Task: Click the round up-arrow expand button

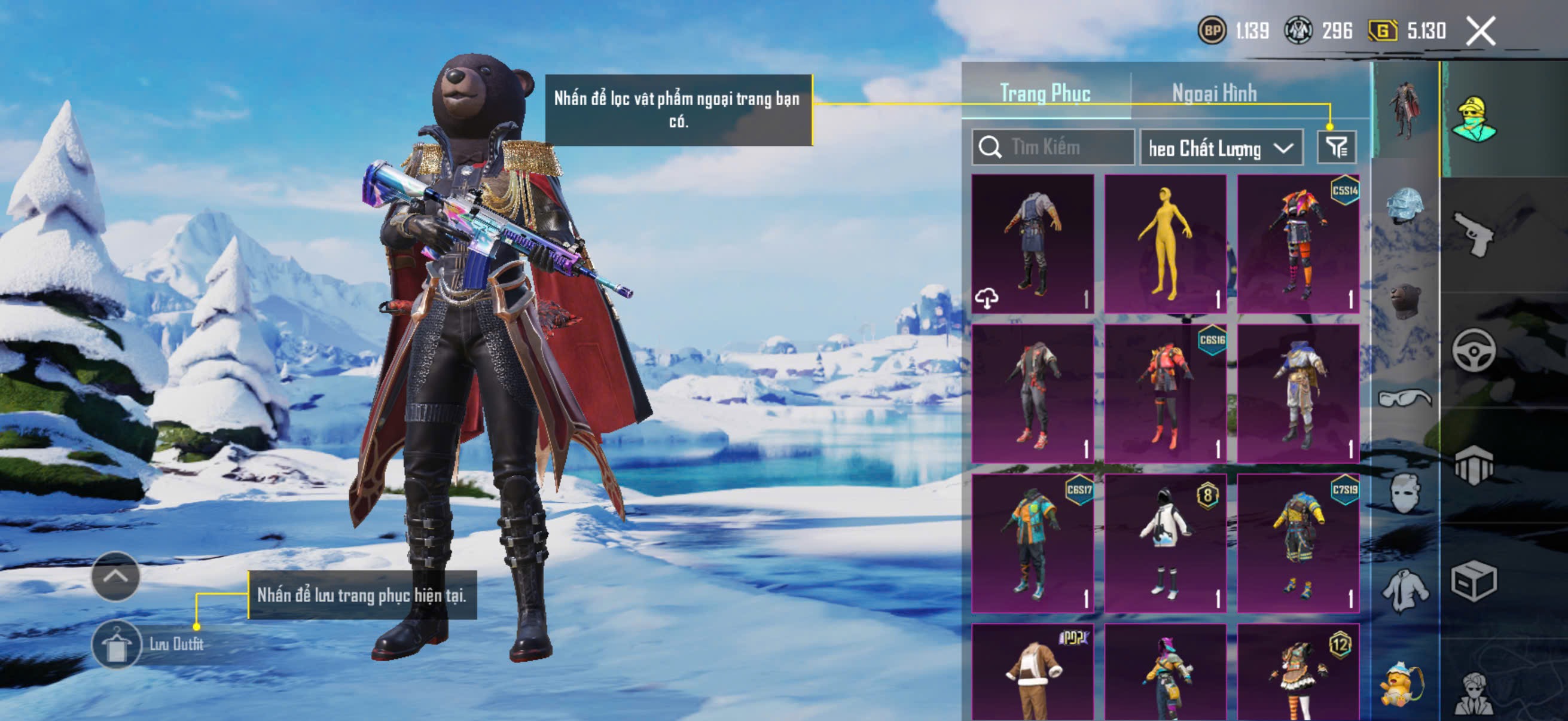Action: click(x=115, y=576)
